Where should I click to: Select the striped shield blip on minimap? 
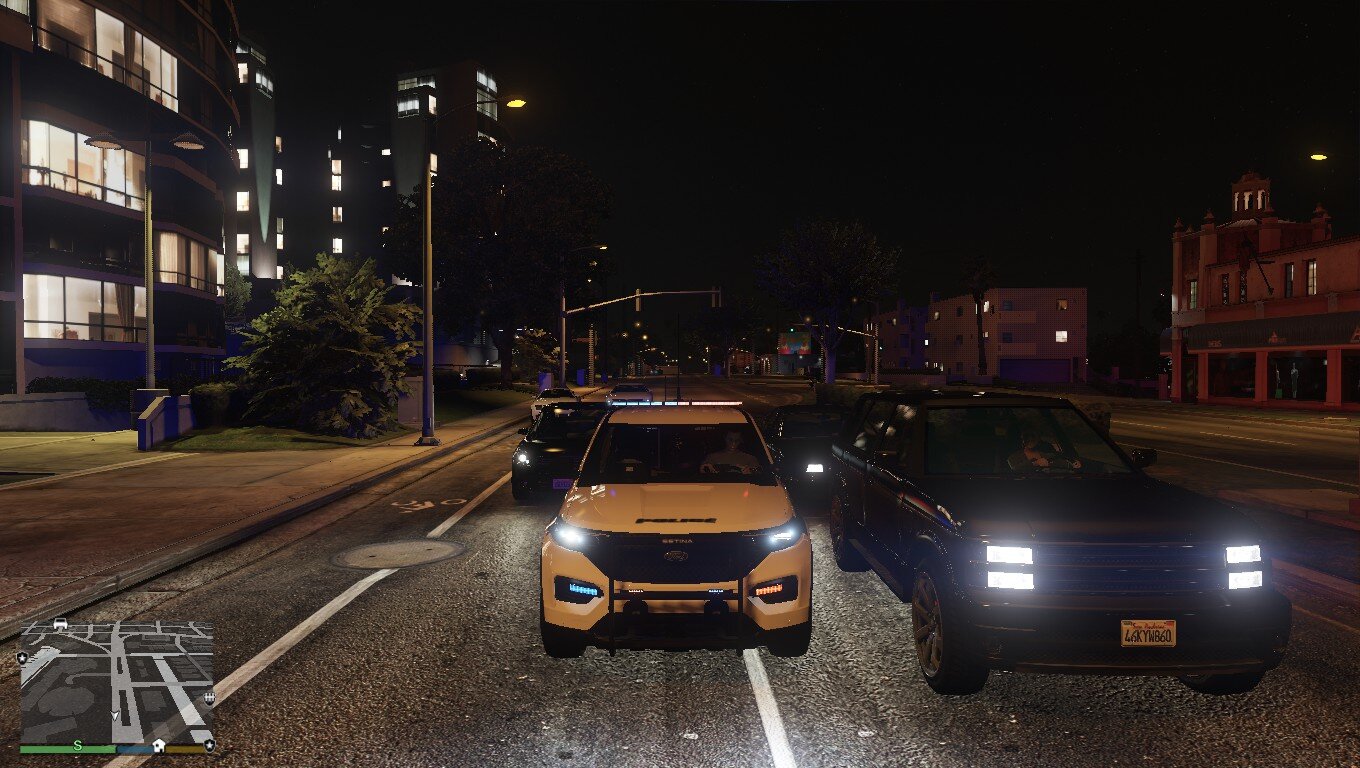(x=209, y=698)
